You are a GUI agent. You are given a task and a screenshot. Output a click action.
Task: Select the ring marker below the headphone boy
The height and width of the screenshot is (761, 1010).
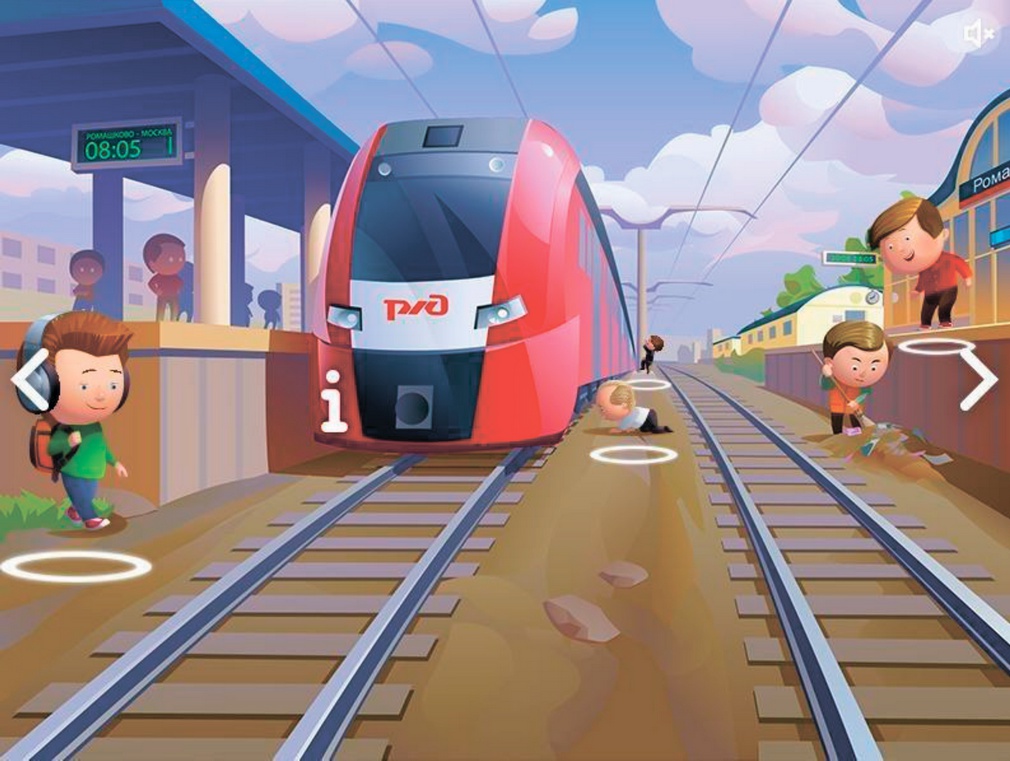point(76,567)
